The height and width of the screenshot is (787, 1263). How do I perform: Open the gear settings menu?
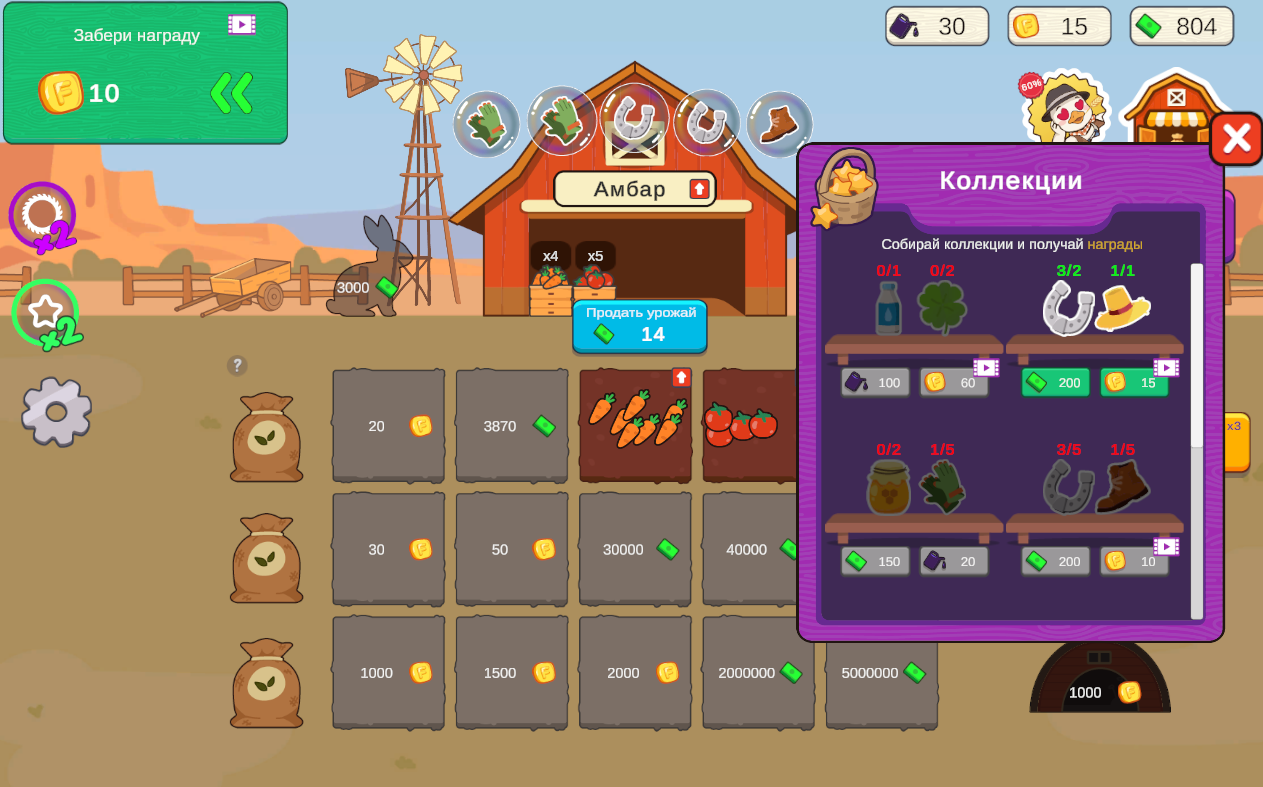pyautogui.click(x=56, y=411)
